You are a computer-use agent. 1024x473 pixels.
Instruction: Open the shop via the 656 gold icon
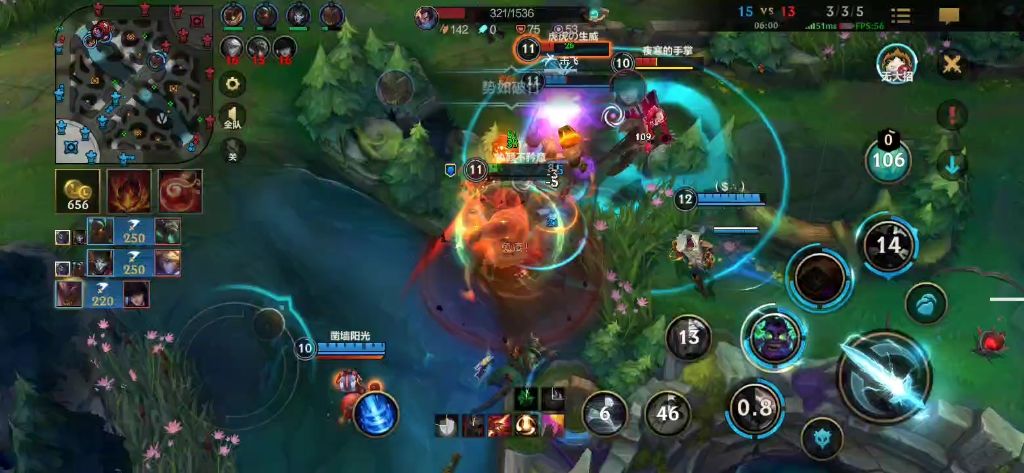click(x=77, y=190)
